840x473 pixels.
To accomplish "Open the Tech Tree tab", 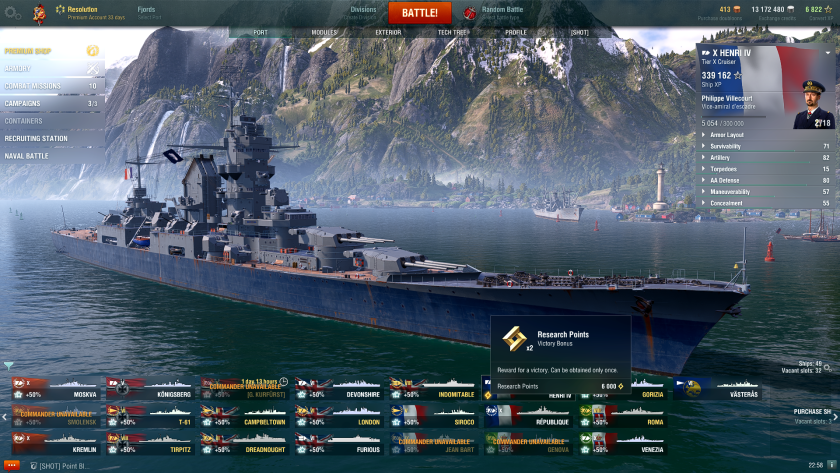I will (x=453, y=32).
